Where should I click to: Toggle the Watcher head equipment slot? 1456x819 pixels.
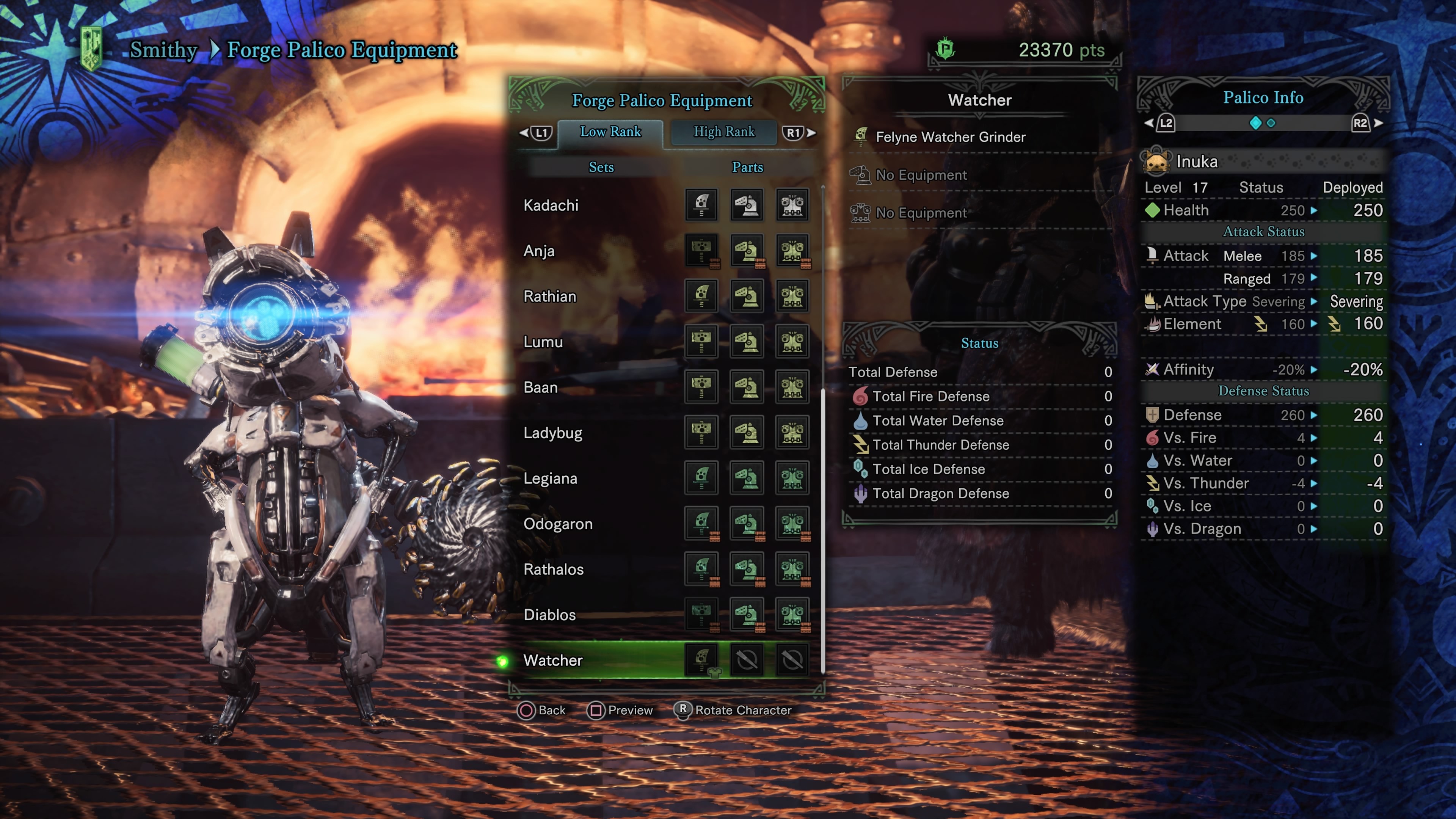click(747, 660)
